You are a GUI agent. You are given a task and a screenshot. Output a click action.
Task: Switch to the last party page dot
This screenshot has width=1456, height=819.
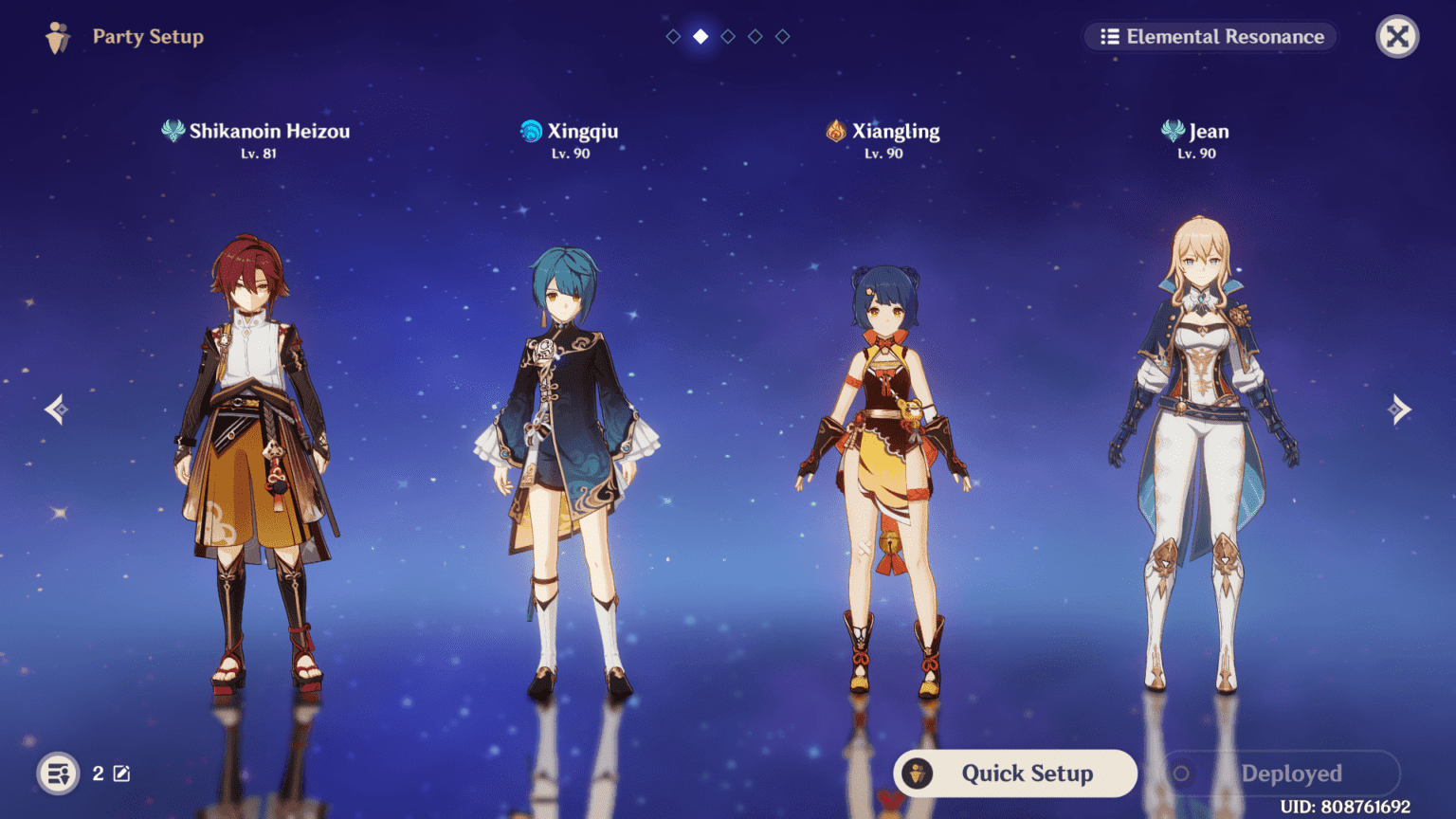click(x=783, y=36)
